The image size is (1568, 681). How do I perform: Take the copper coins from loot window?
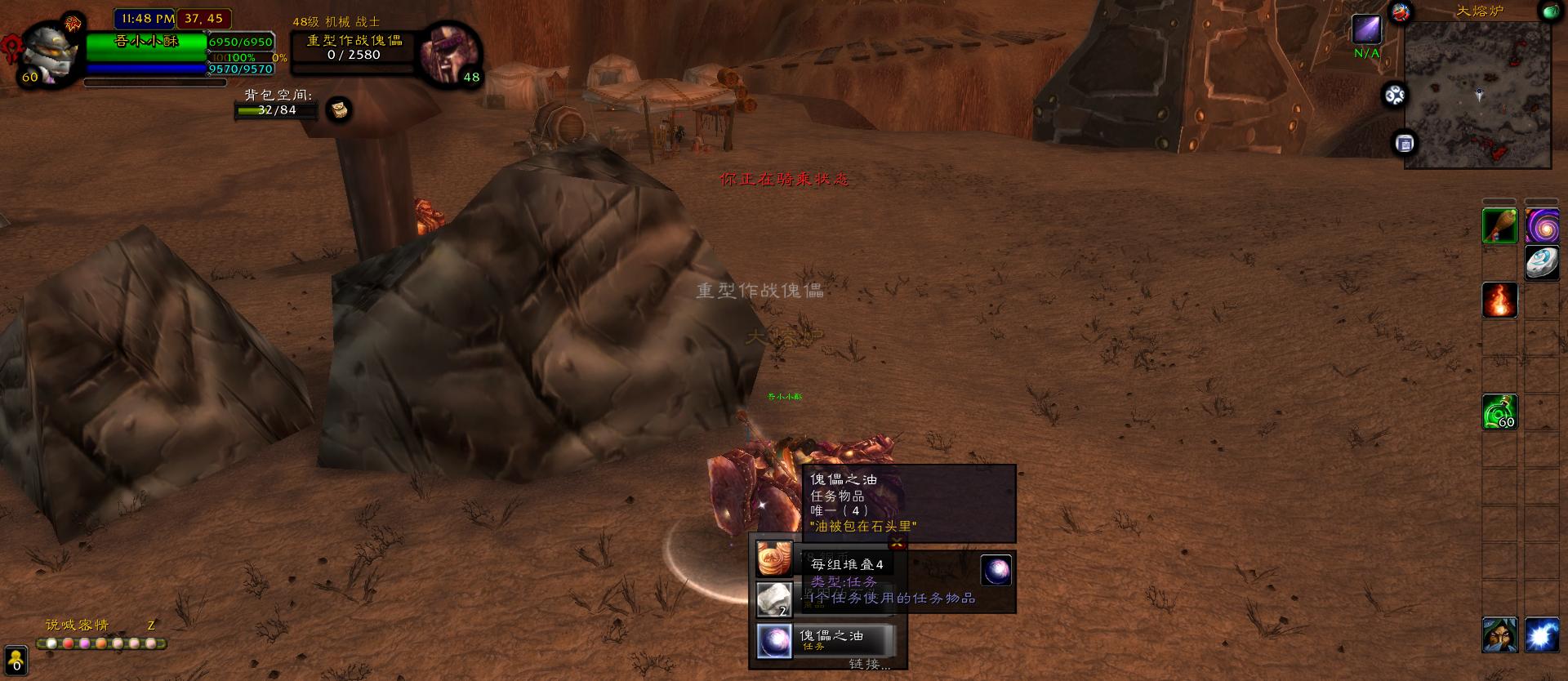(774, 559)
